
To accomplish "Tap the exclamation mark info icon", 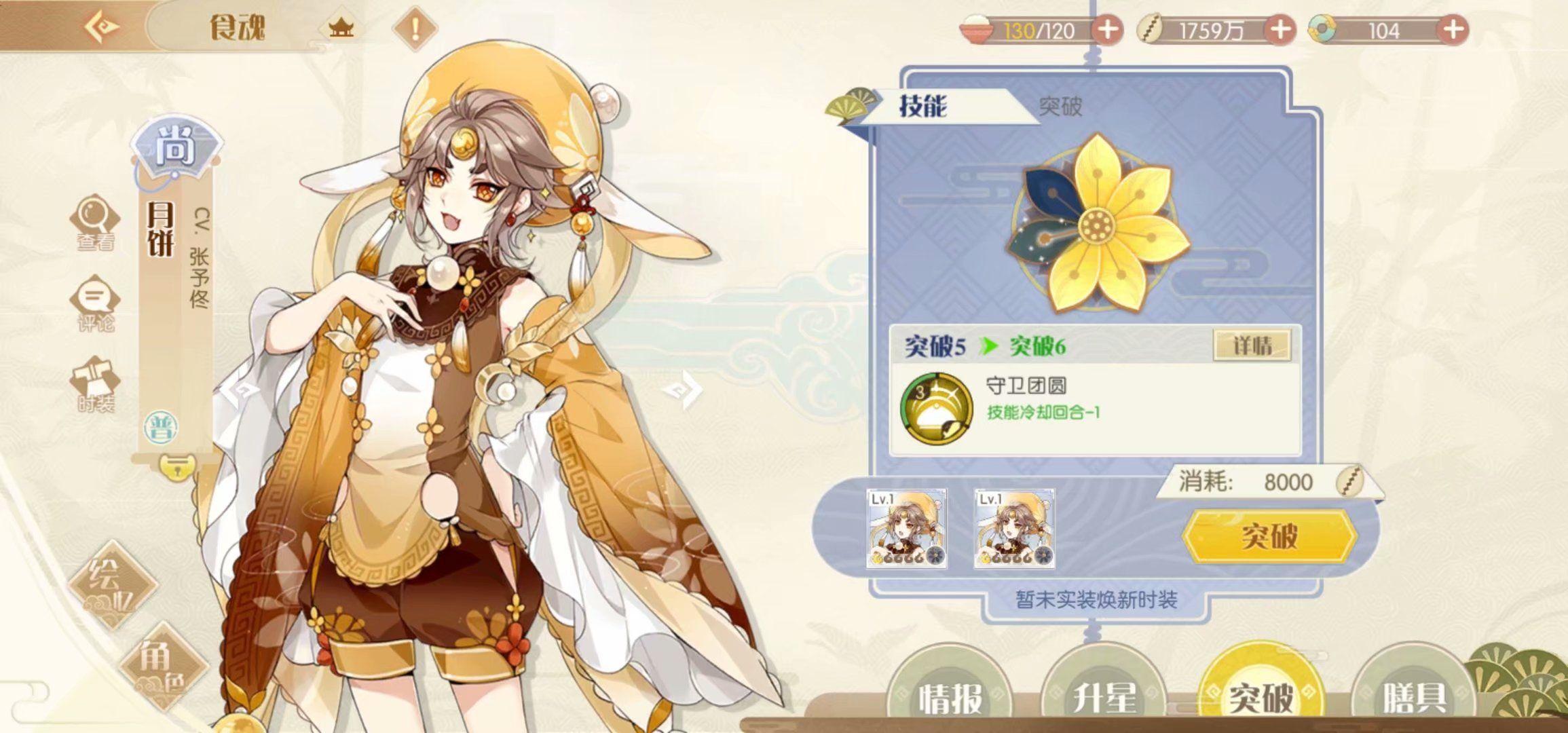I will (415, 29).
